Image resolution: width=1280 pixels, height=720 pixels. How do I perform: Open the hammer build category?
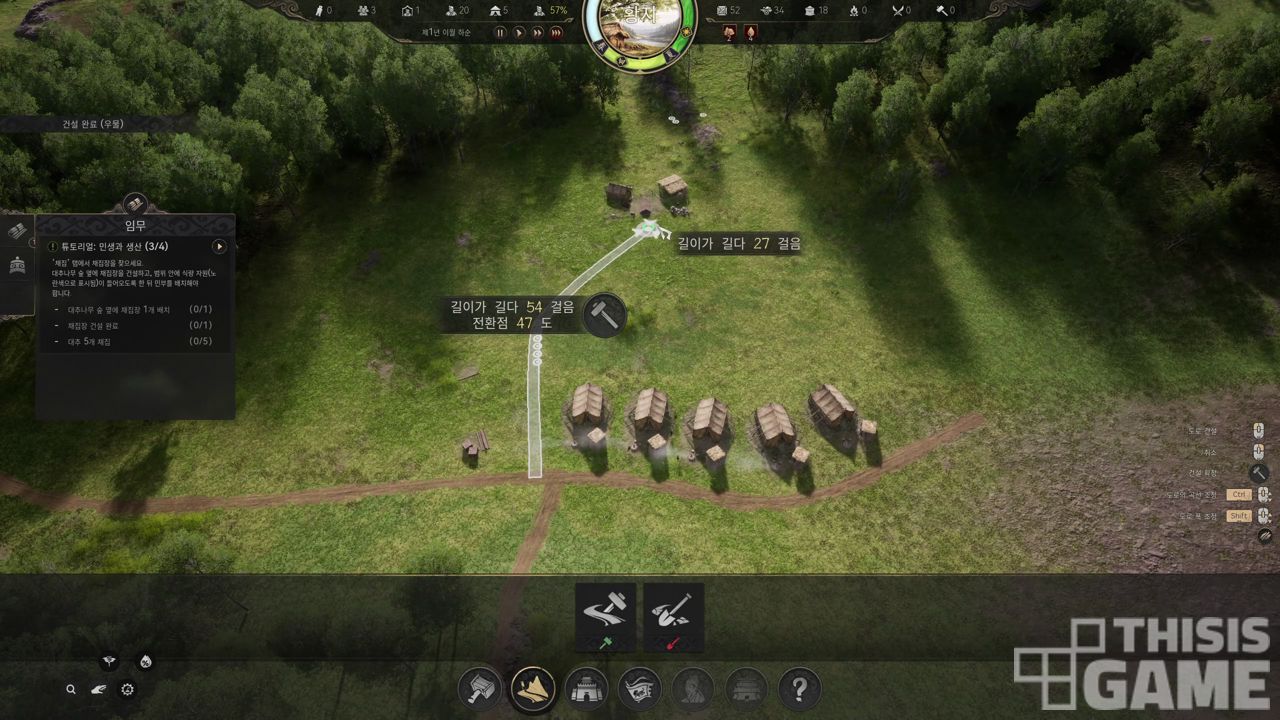click(480, 689)
